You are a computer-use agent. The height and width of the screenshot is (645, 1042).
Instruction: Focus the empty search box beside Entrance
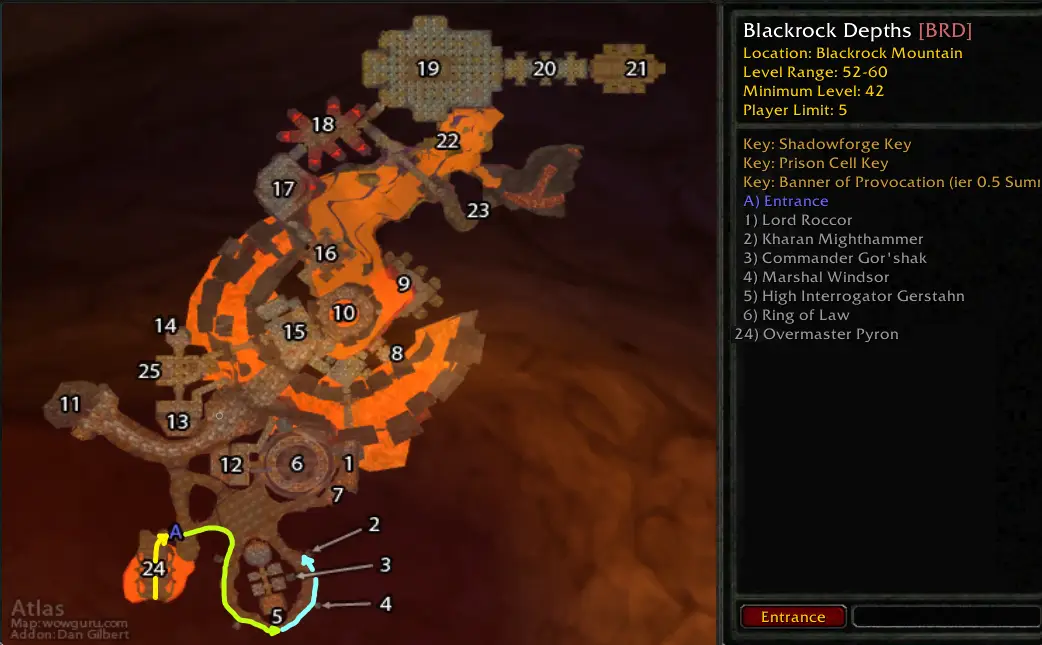coord(946,617)
